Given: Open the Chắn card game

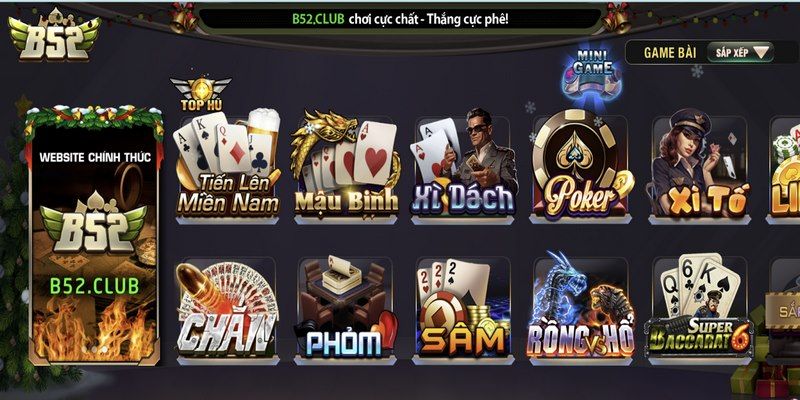Looking at the screenshot, I should (x=226, y=308).
